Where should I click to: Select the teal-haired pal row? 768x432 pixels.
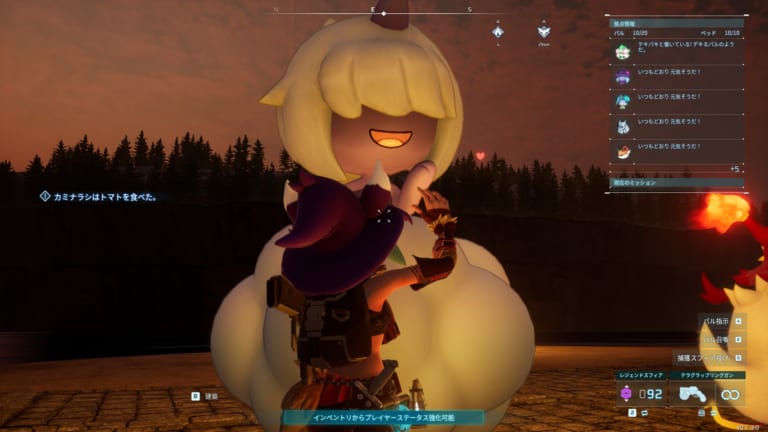click(x=676, y=101)
